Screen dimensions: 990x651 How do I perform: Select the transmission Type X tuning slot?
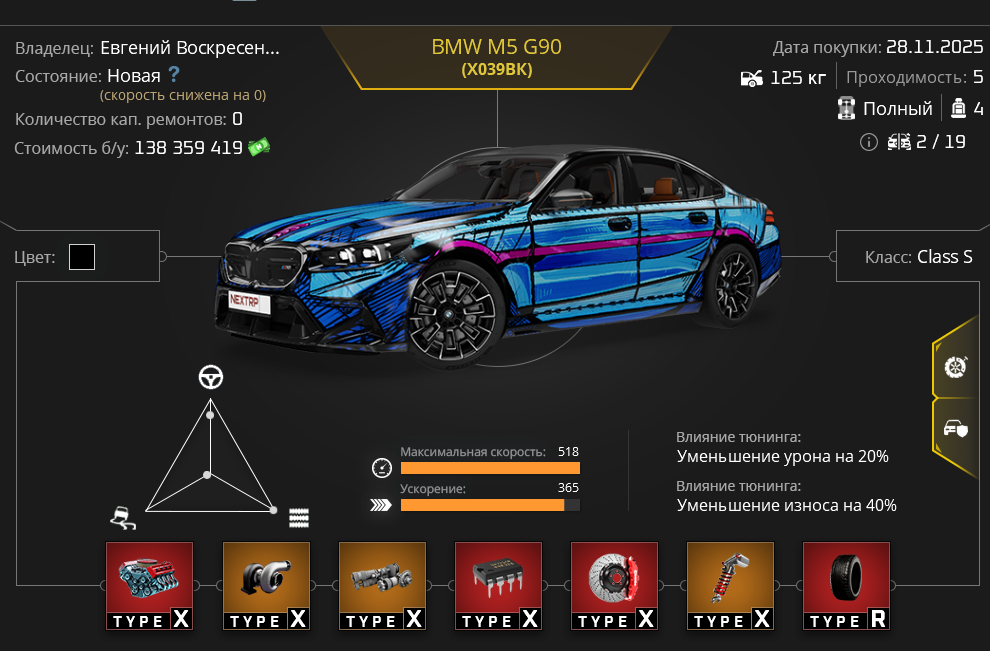click(x=382, y=586)
